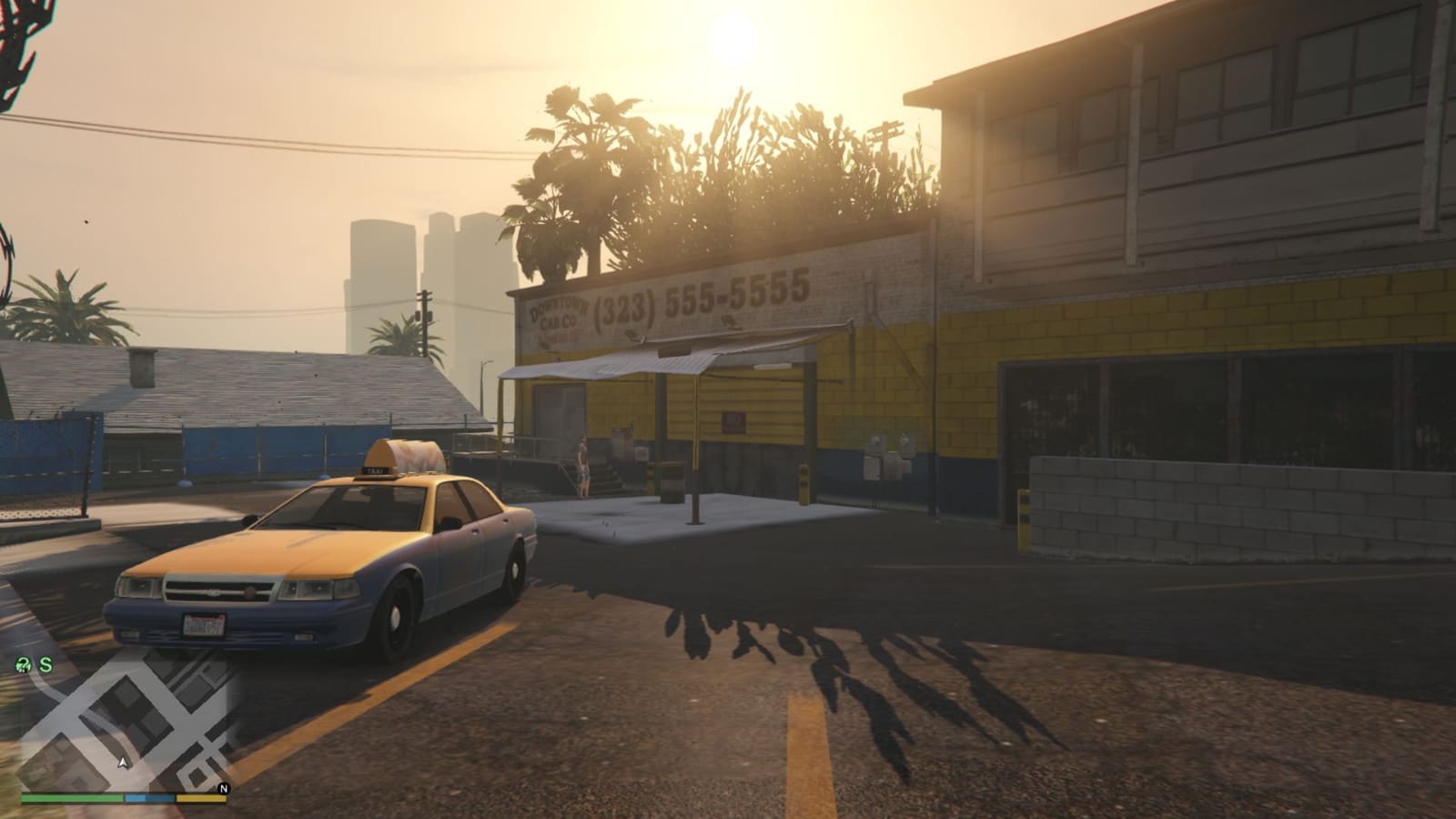Image resolution: width=1456 pixels, height=819 pixels.
Task: Click the yellow special ability bar
Action: click(200, 798)
